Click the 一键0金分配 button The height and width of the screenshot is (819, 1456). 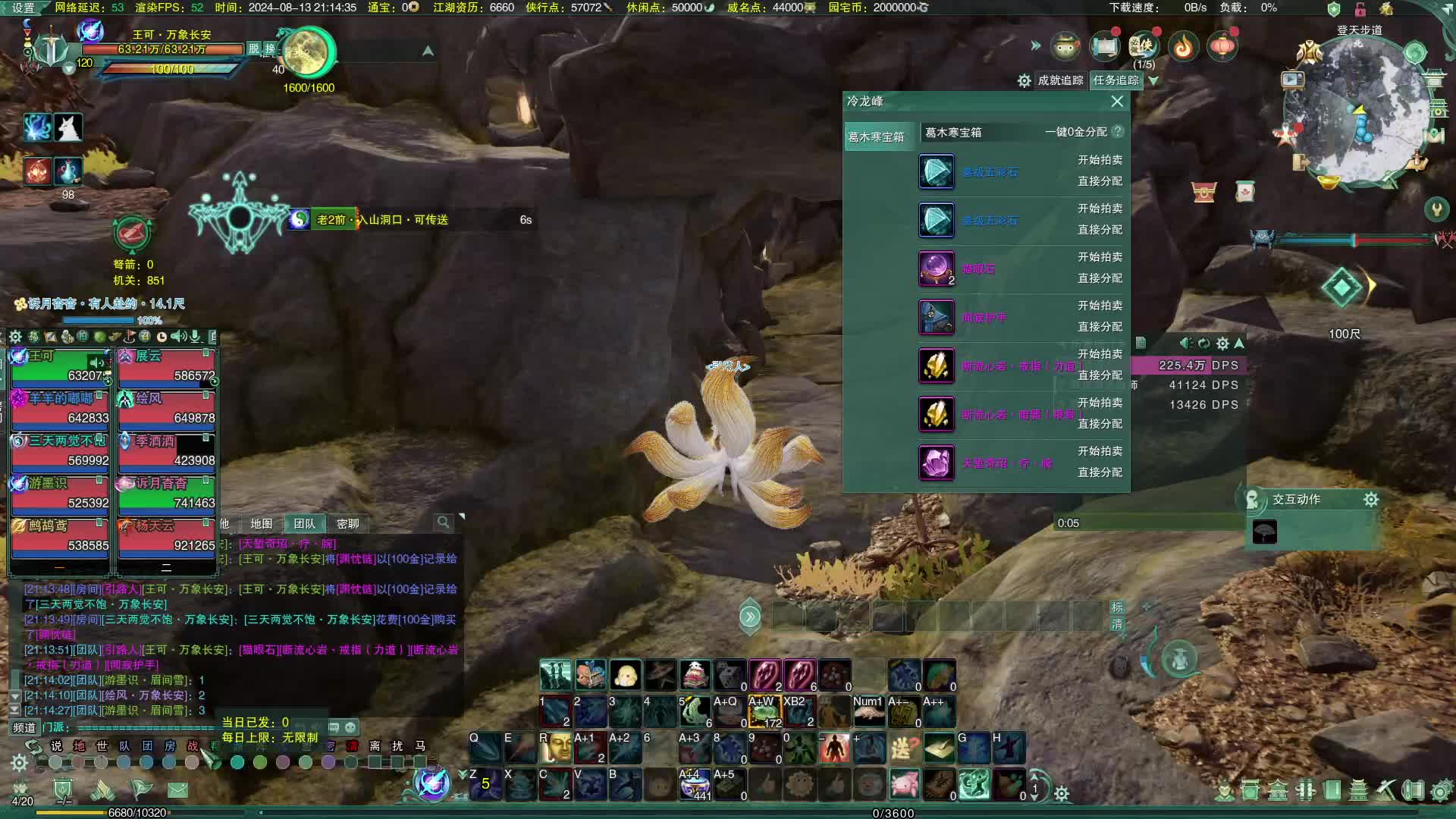click(1075, 132)
